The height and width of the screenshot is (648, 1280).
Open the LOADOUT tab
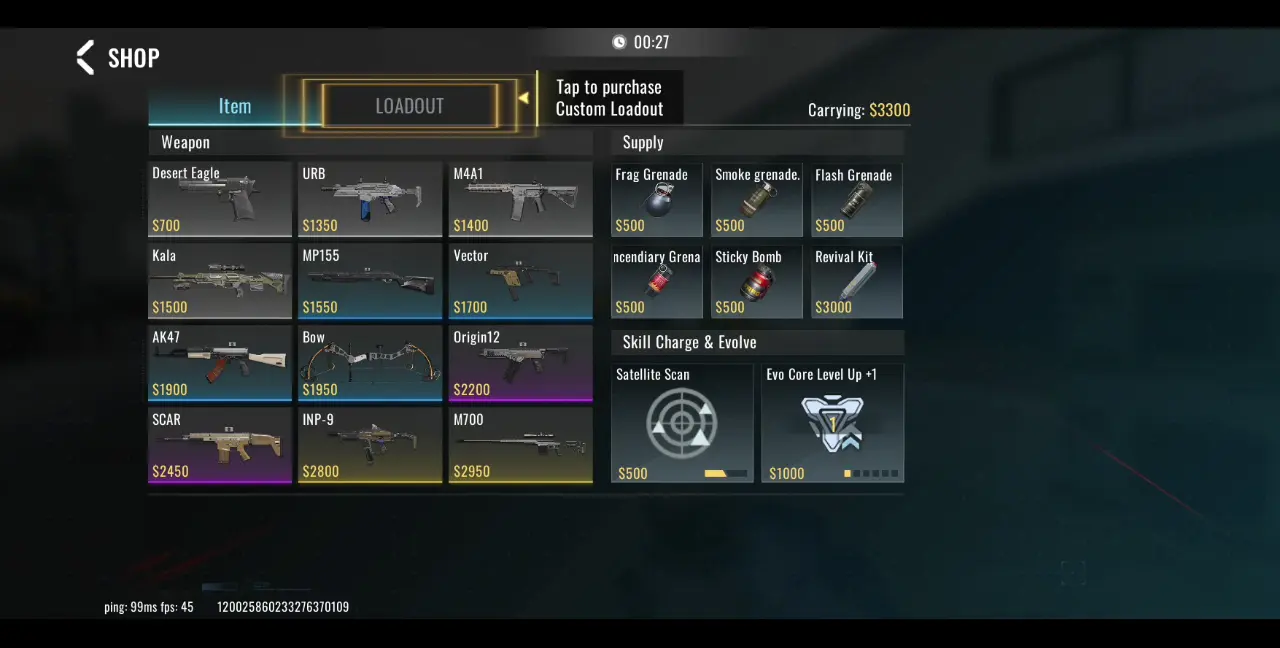tap(409, 106)
